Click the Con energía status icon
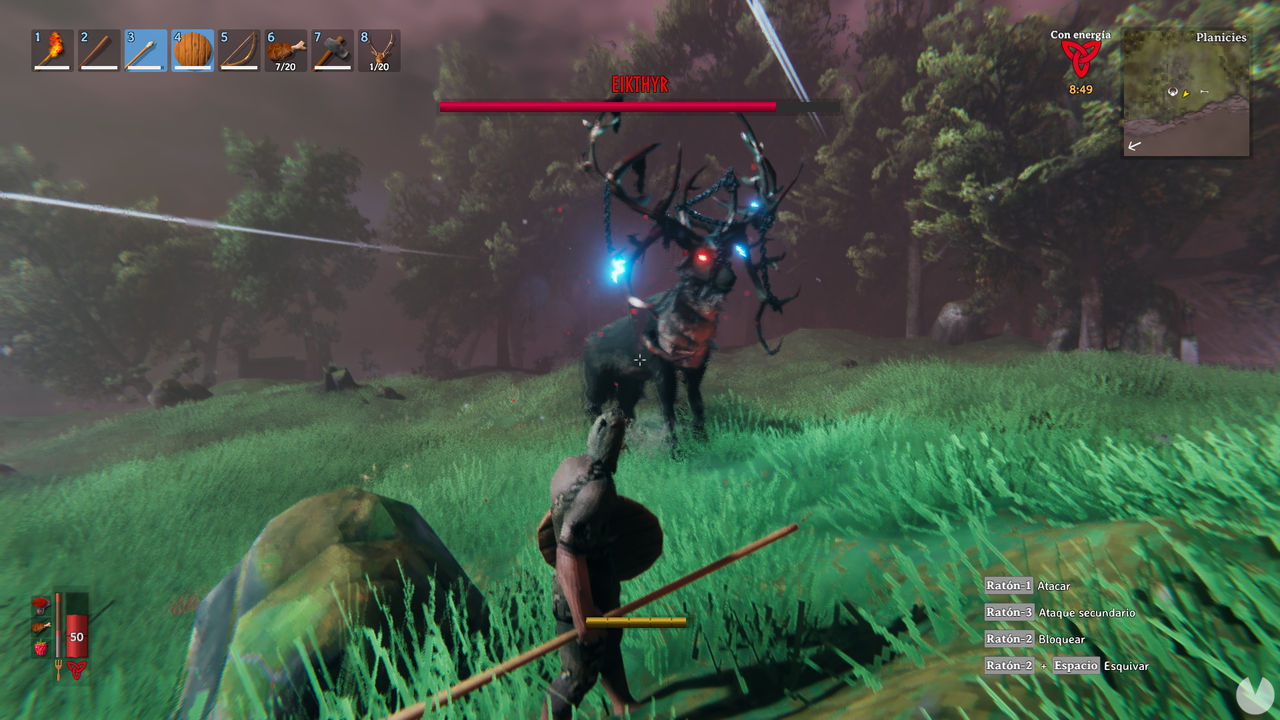 (1080, 58)
